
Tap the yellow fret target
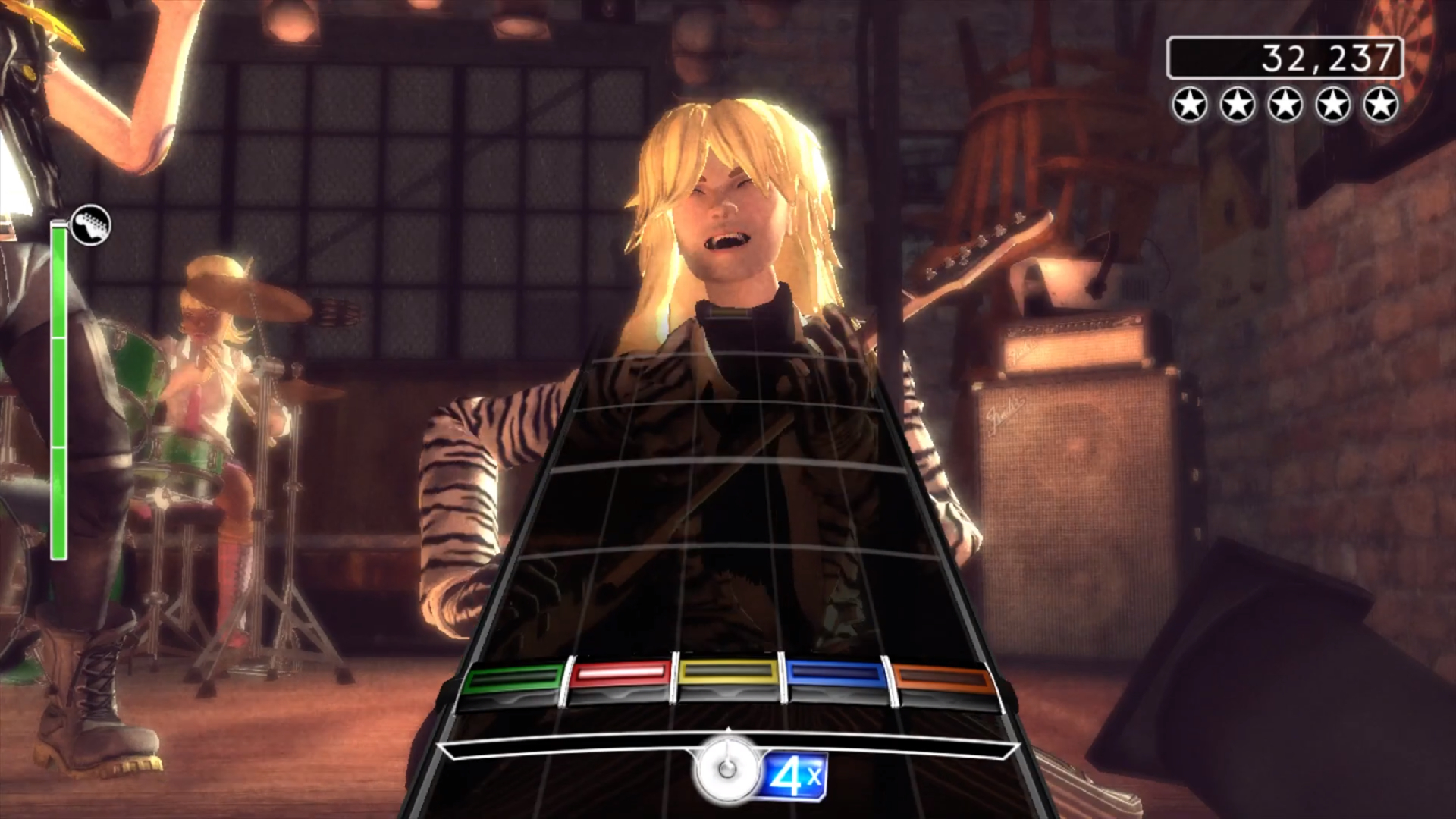tap(728, 672)
